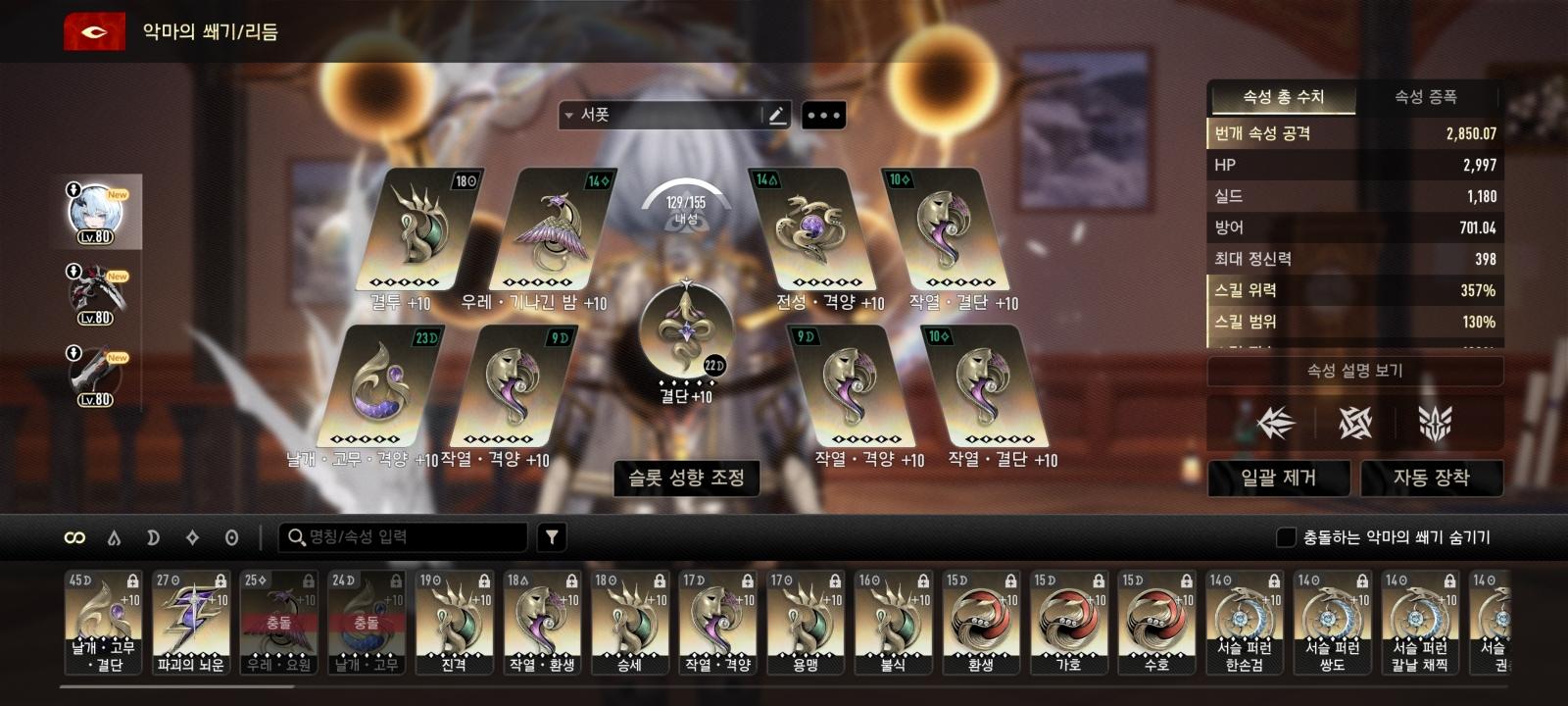Focus the 명칭/속성 입력 search field
The width and height of the screenshot is (1568, 706).
(412, 537)
